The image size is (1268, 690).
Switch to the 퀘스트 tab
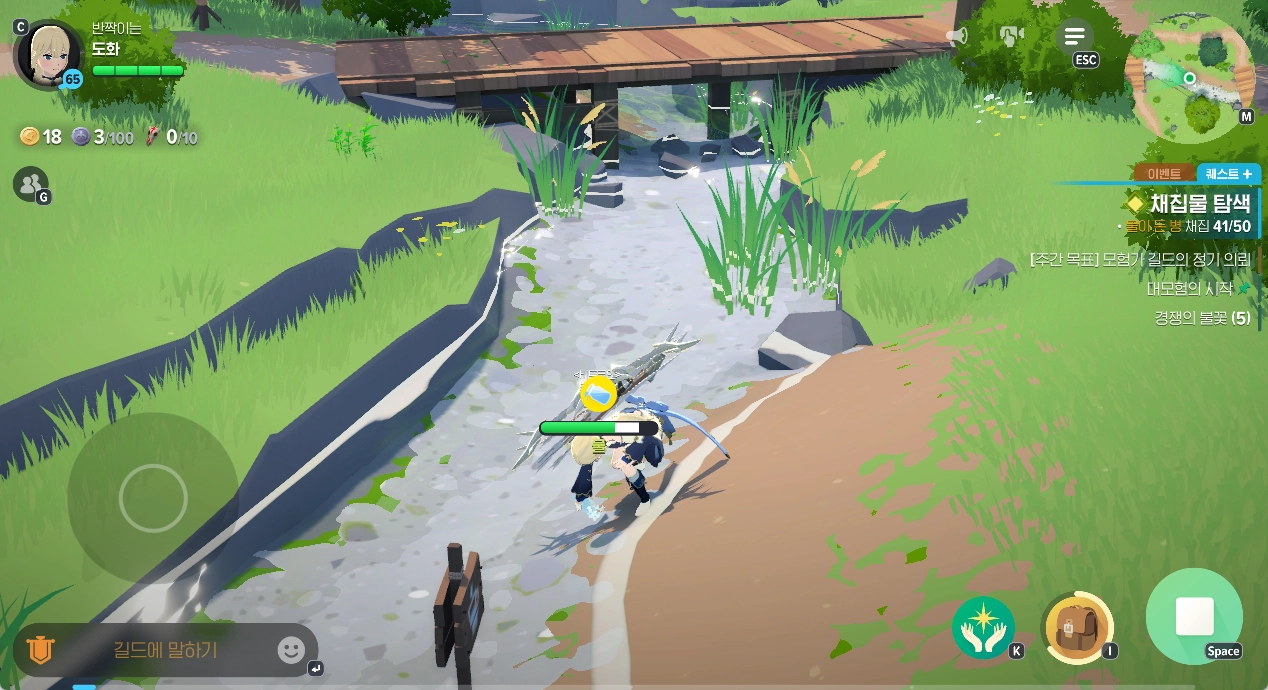1228,174
